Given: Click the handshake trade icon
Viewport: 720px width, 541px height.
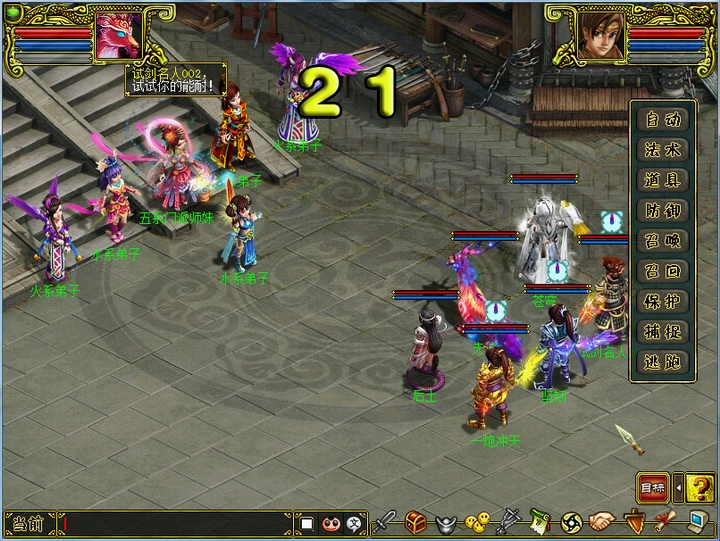Looking at the screenshot, I should (x=602, y=522).
